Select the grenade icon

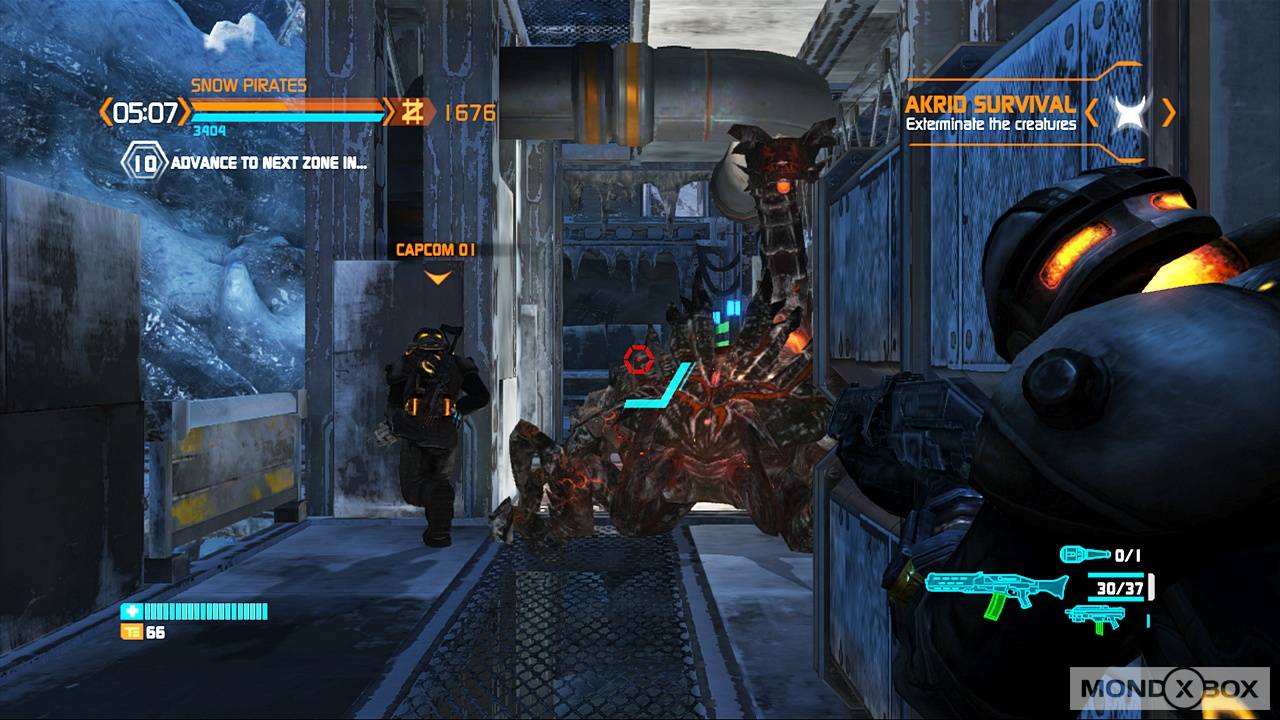pyautogui.click(x=1085, y=554)
